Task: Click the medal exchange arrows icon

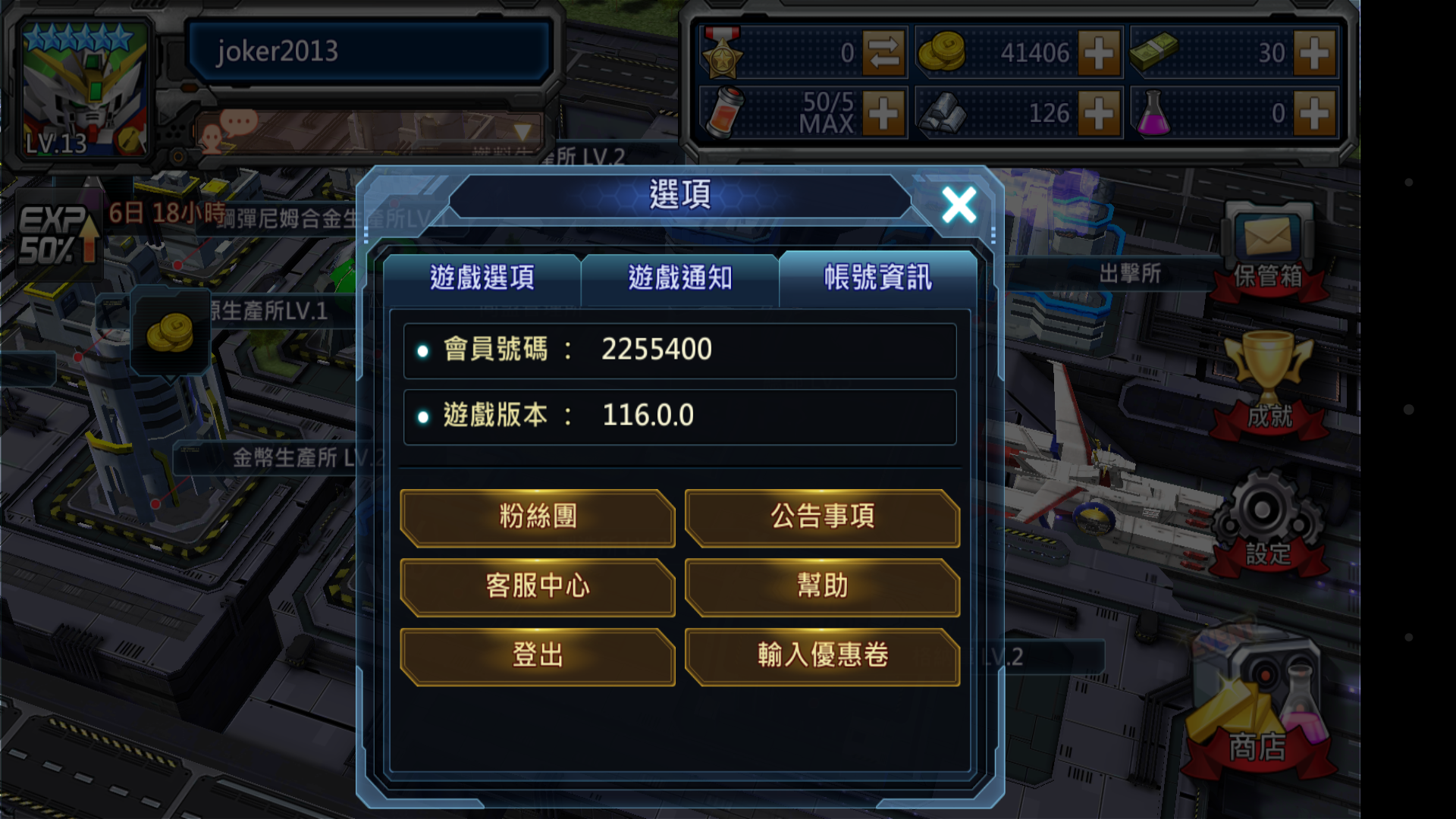Action: (x=884, y=53)
